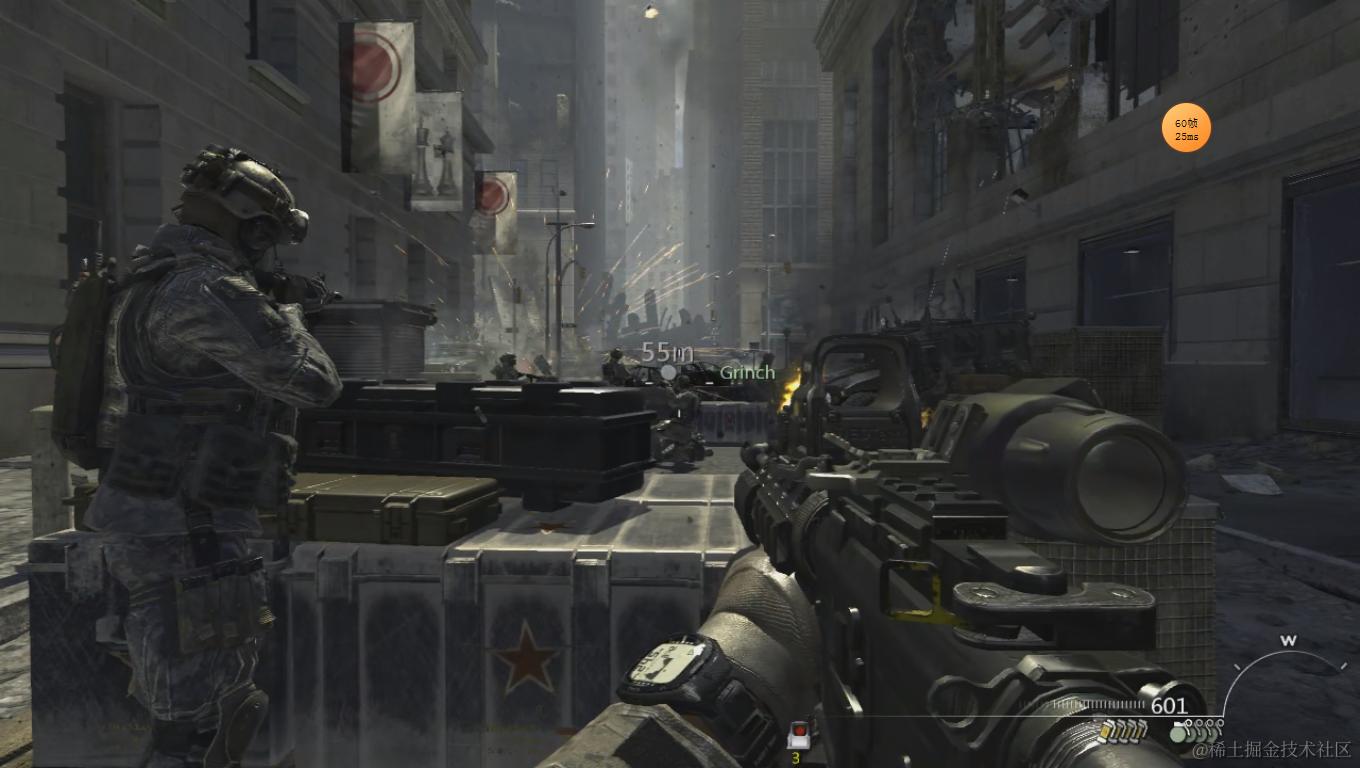This screenshot has width=1360, height=768.
Task: Click the 稀土掘金技术社区 watermark text
Action: point(1273,749)
